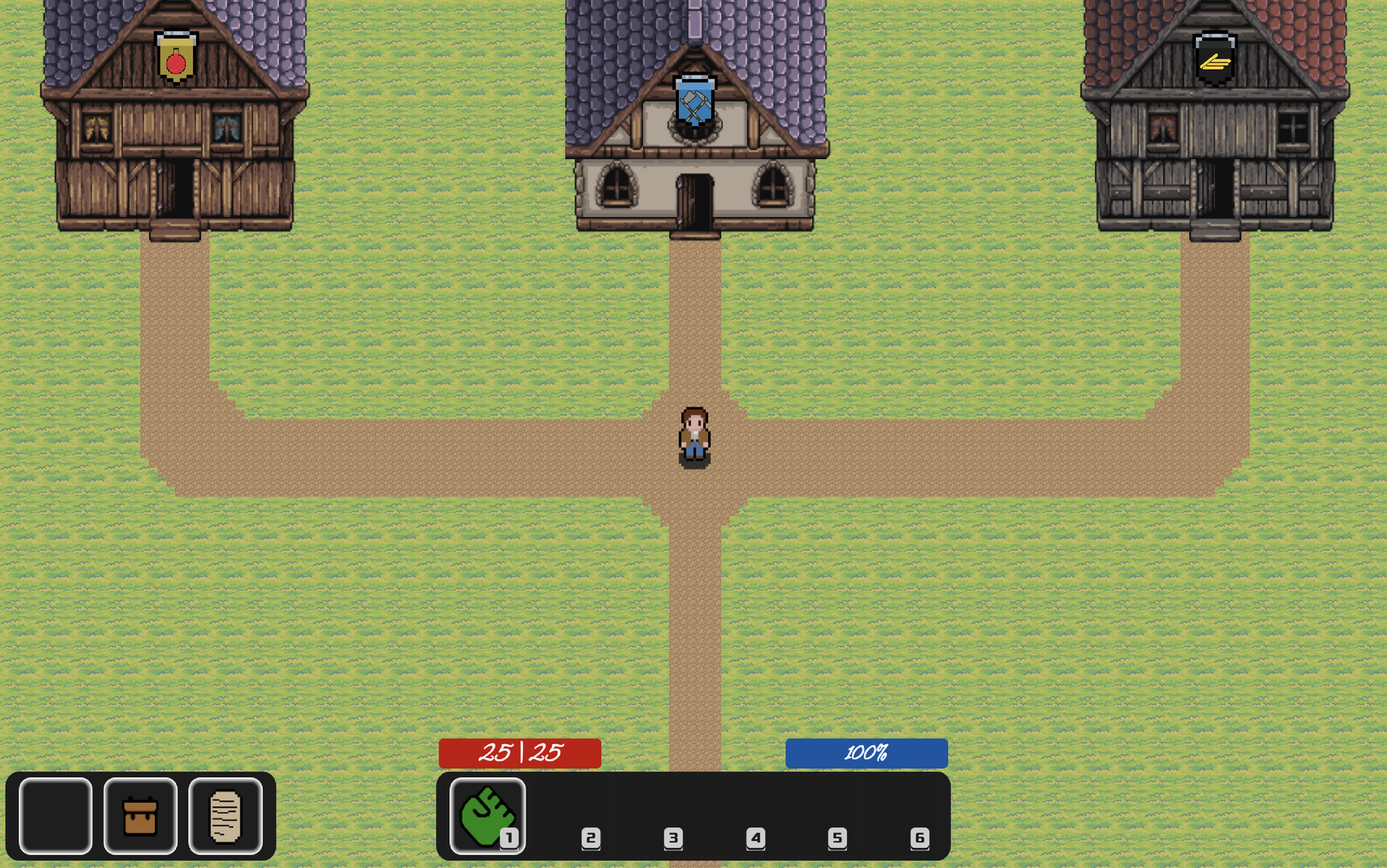This screenshot has width=1387, height=868.
Task: Select the green fist attack in hotbar slot 1
Action: [x=487, y=816]
